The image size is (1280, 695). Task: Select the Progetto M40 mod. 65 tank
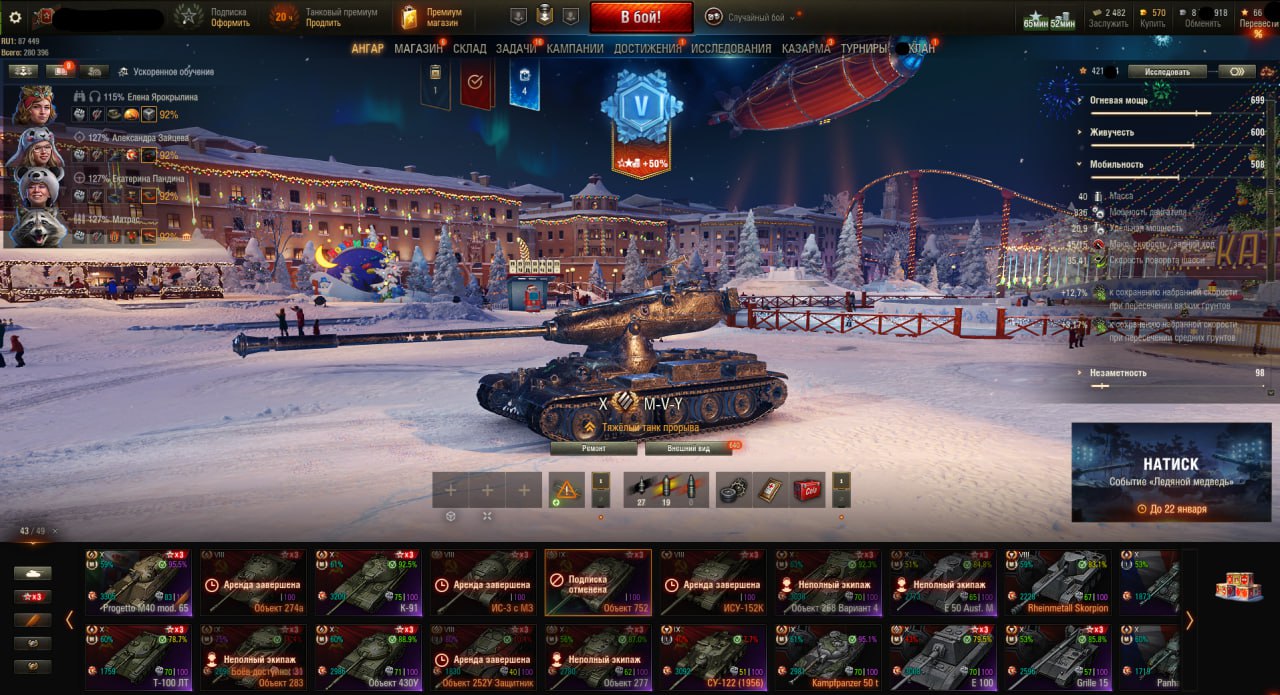(139, 581)
